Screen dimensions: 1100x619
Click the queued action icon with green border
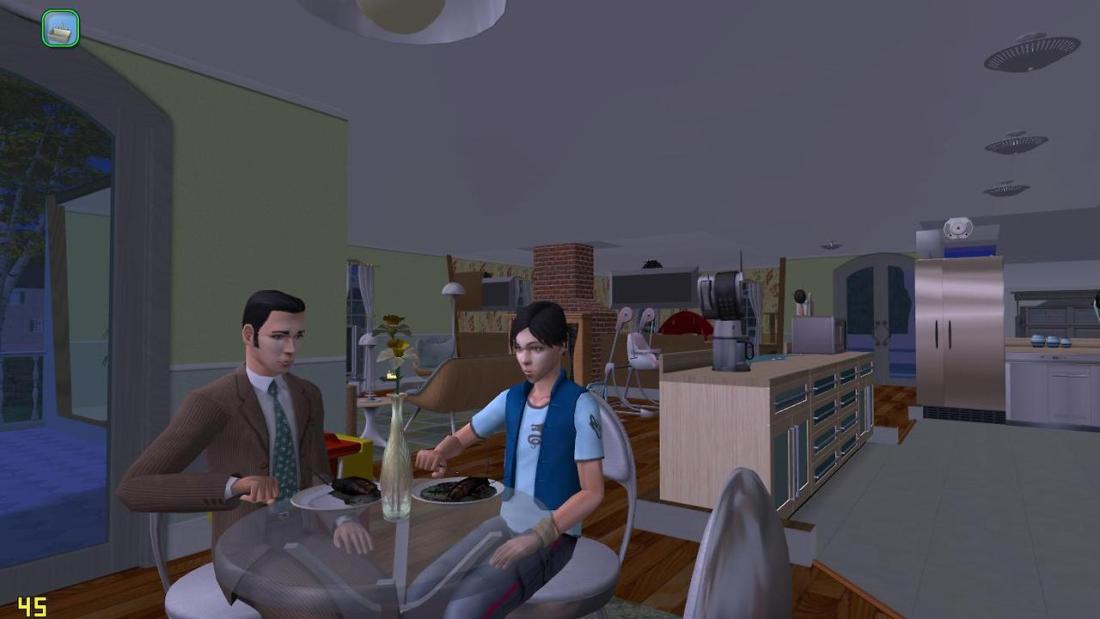click(60, 29)
